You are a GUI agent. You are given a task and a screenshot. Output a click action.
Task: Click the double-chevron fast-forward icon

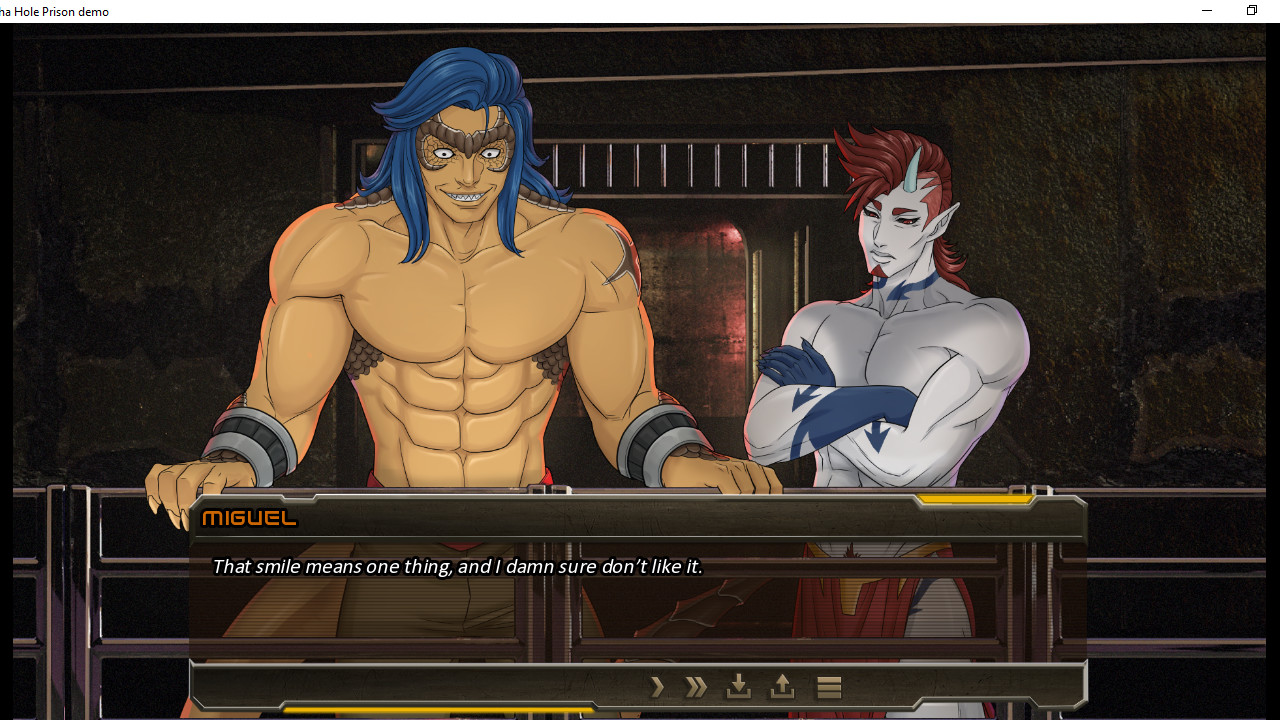click(x=695, y=686)
